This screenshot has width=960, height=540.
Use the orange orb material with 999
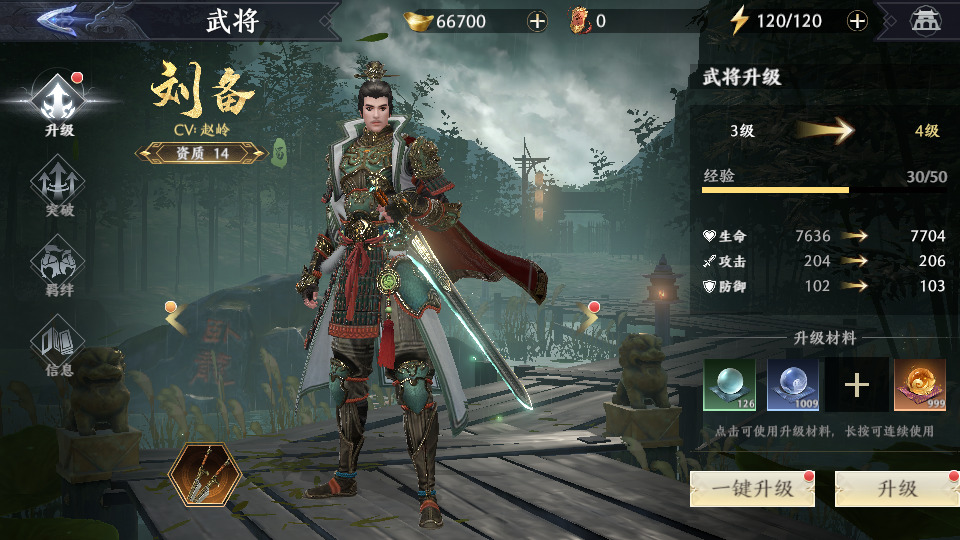tap(920, 385)
